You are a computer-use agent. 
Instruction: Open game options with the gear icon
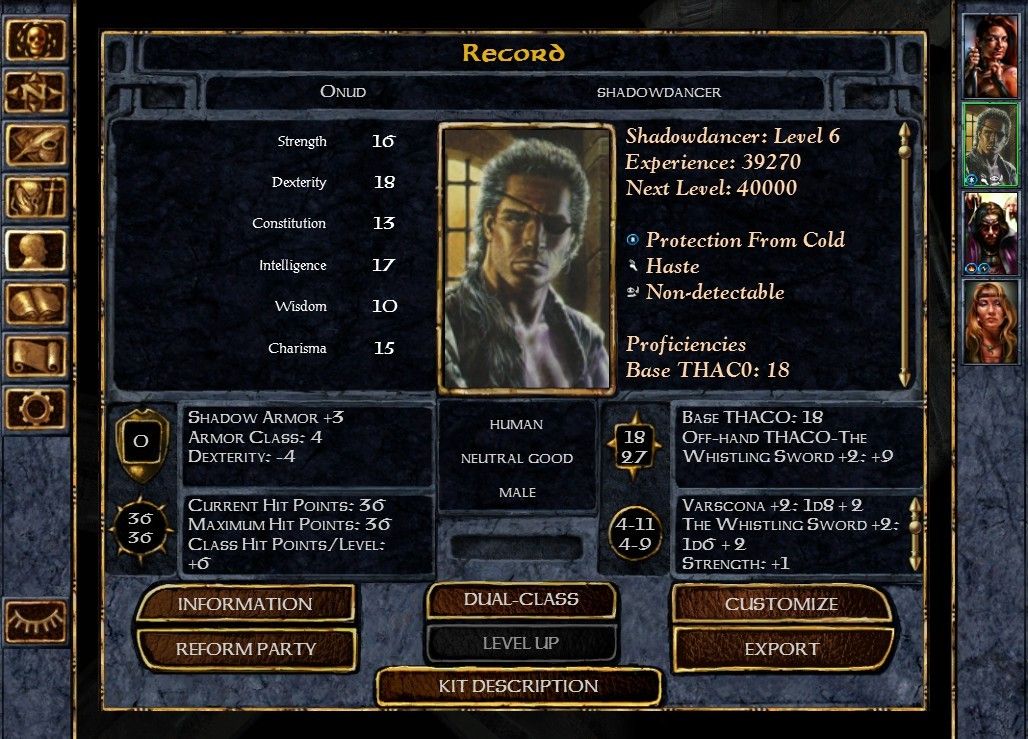(x=36, y=408)
